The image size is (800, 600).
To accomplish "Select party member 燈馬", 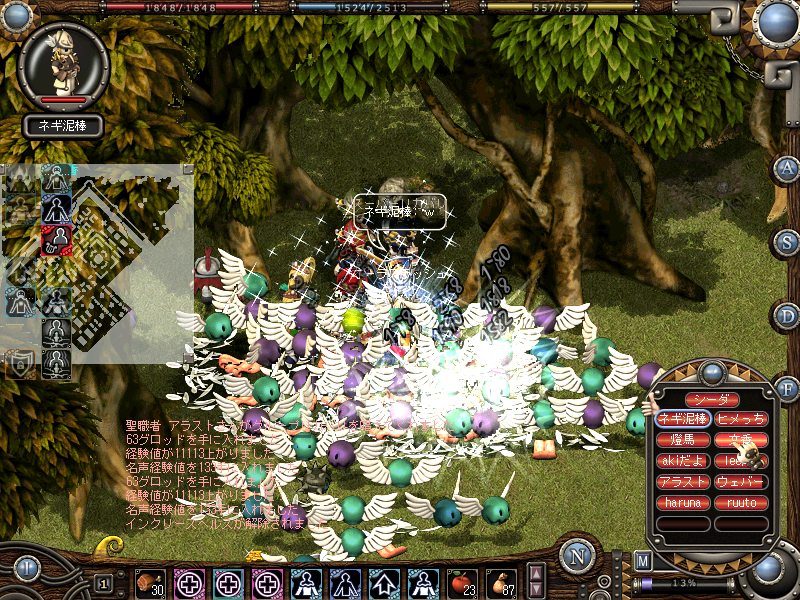I will [x=684, y=440].
